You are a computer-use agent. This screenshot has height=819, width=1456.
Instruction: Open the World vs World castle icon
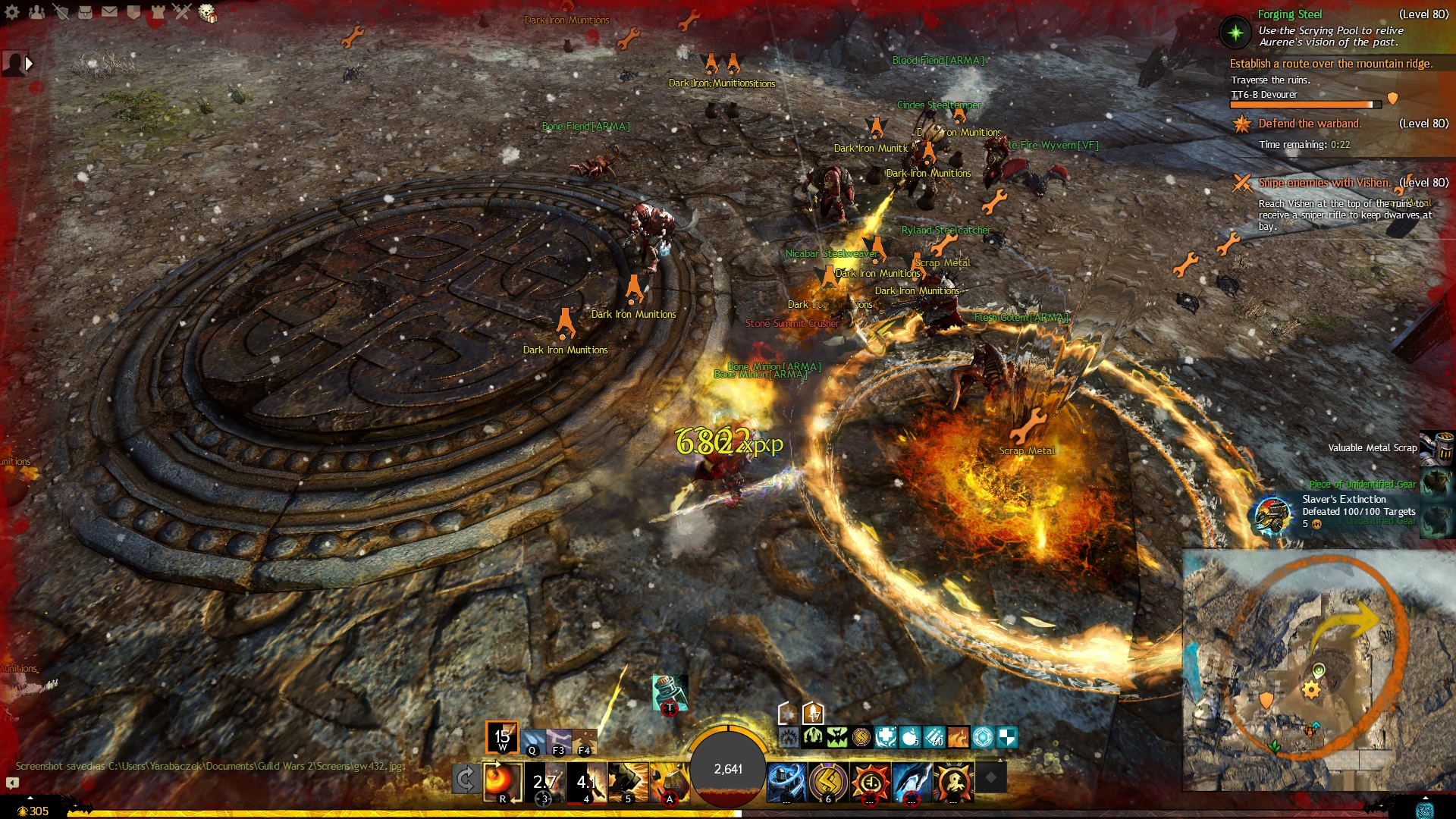coord(158,12)
